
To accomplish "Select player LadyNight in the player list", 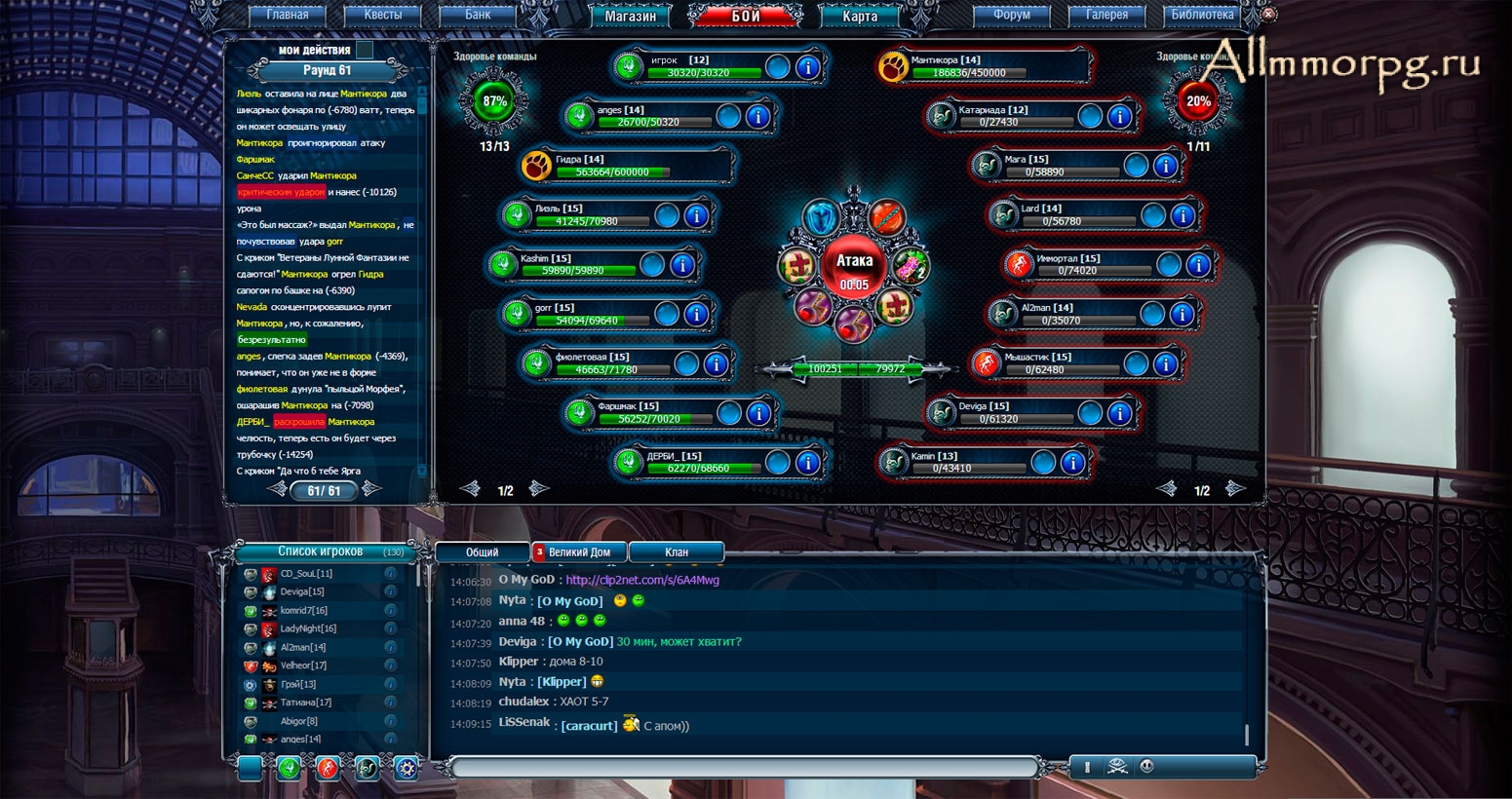I will click(308, 628).
